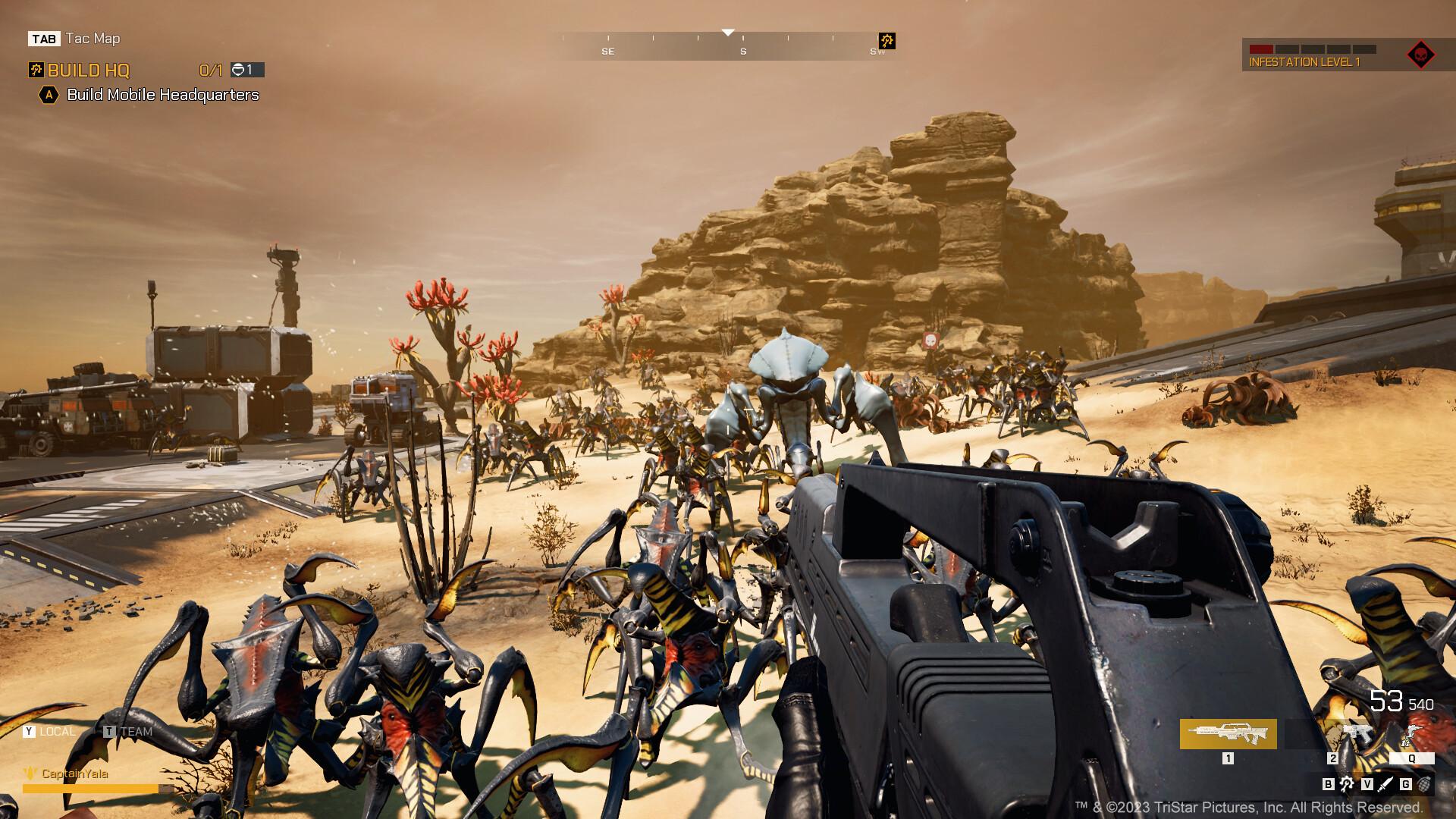Toggle TEAM chat with the T key button
The width and height of the screenshot is (1456, 819).
coord(111,732)
